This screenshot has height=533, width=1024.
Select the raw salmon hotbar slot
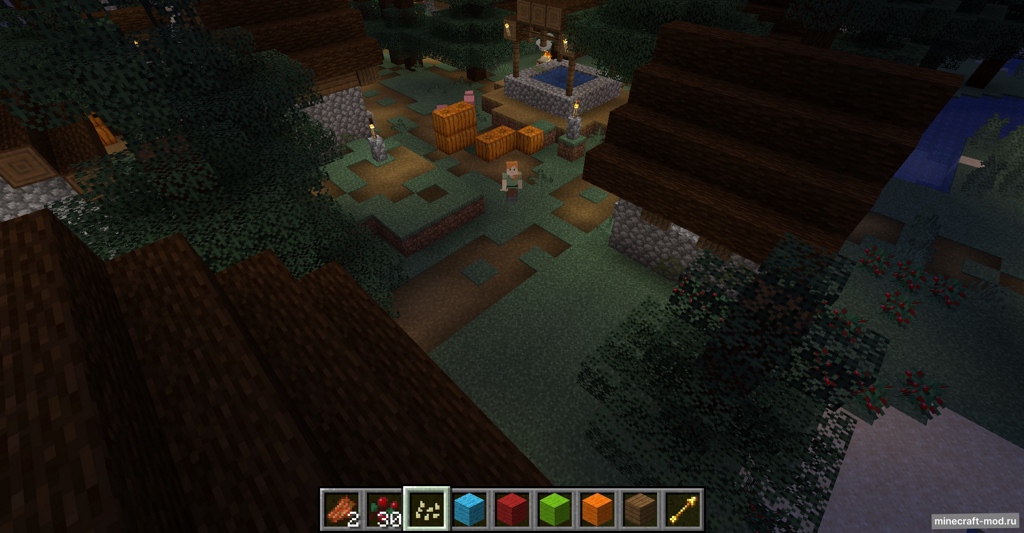pos(341,510)
